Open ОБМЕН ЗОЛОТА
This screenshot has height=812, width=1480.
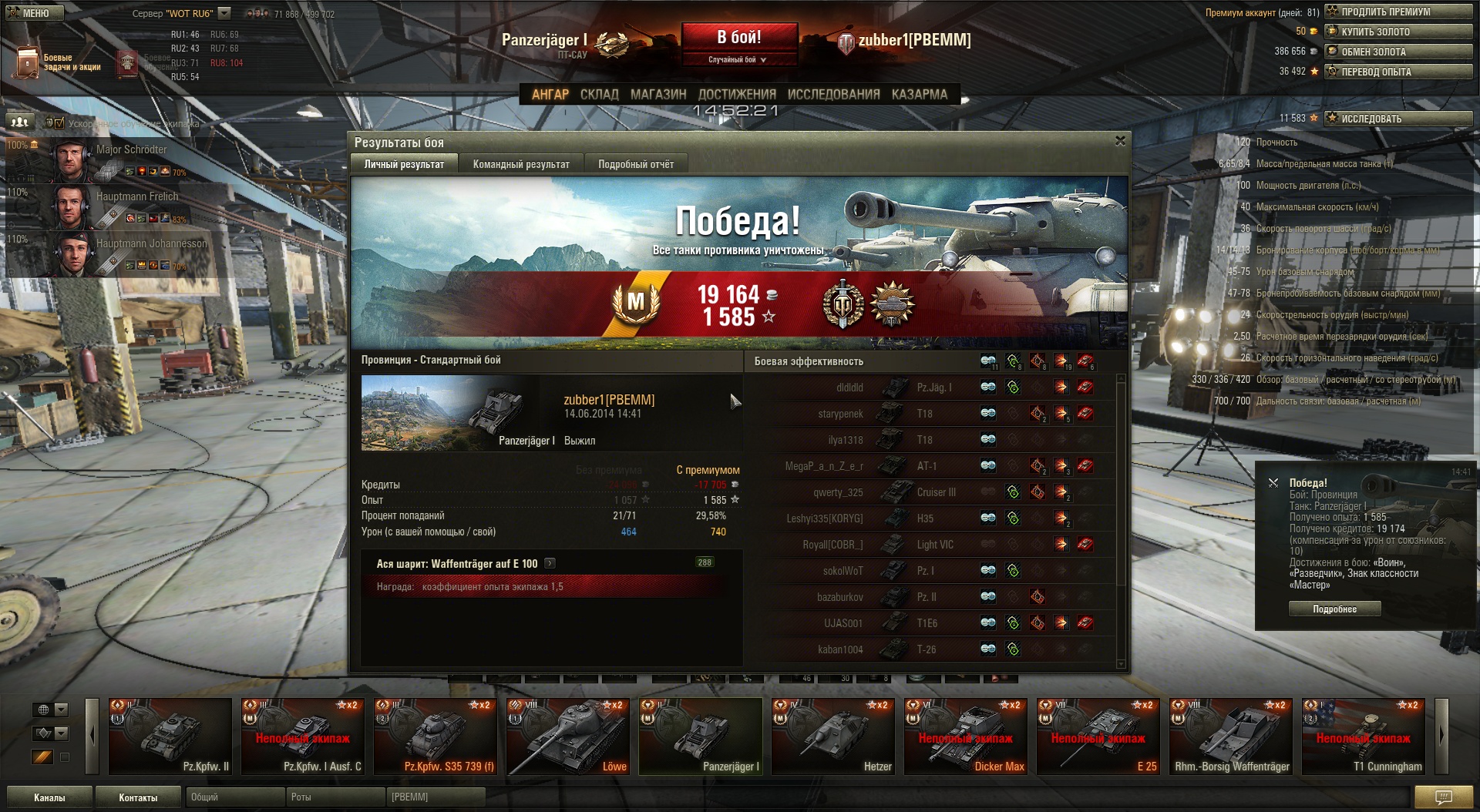tap(1398, 52)
